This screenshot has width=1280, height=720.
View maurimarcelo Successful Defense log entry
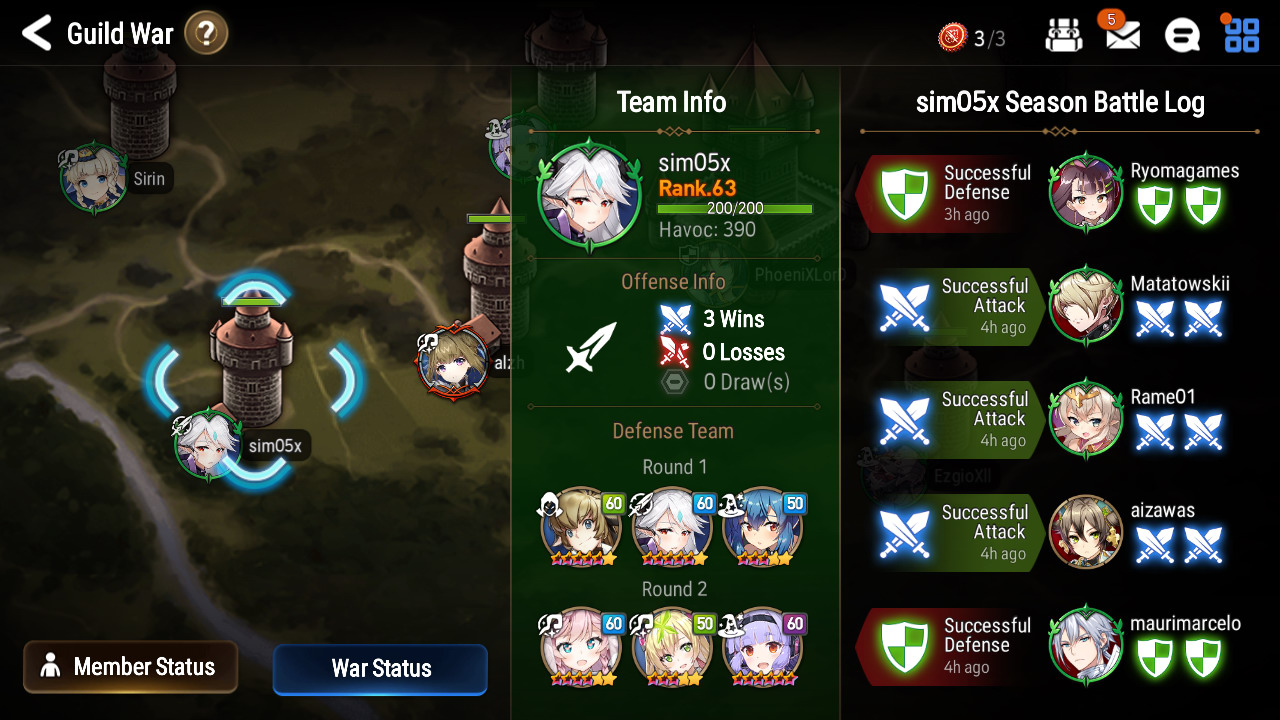point(1050,645)
